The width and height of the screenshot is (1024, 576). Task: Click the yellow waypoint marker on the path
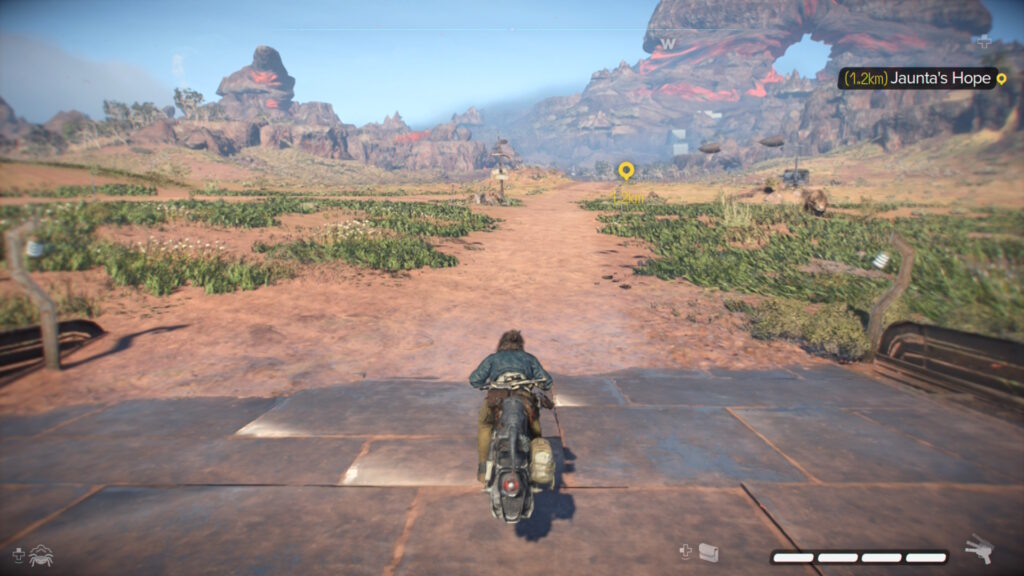pos(626,171)
